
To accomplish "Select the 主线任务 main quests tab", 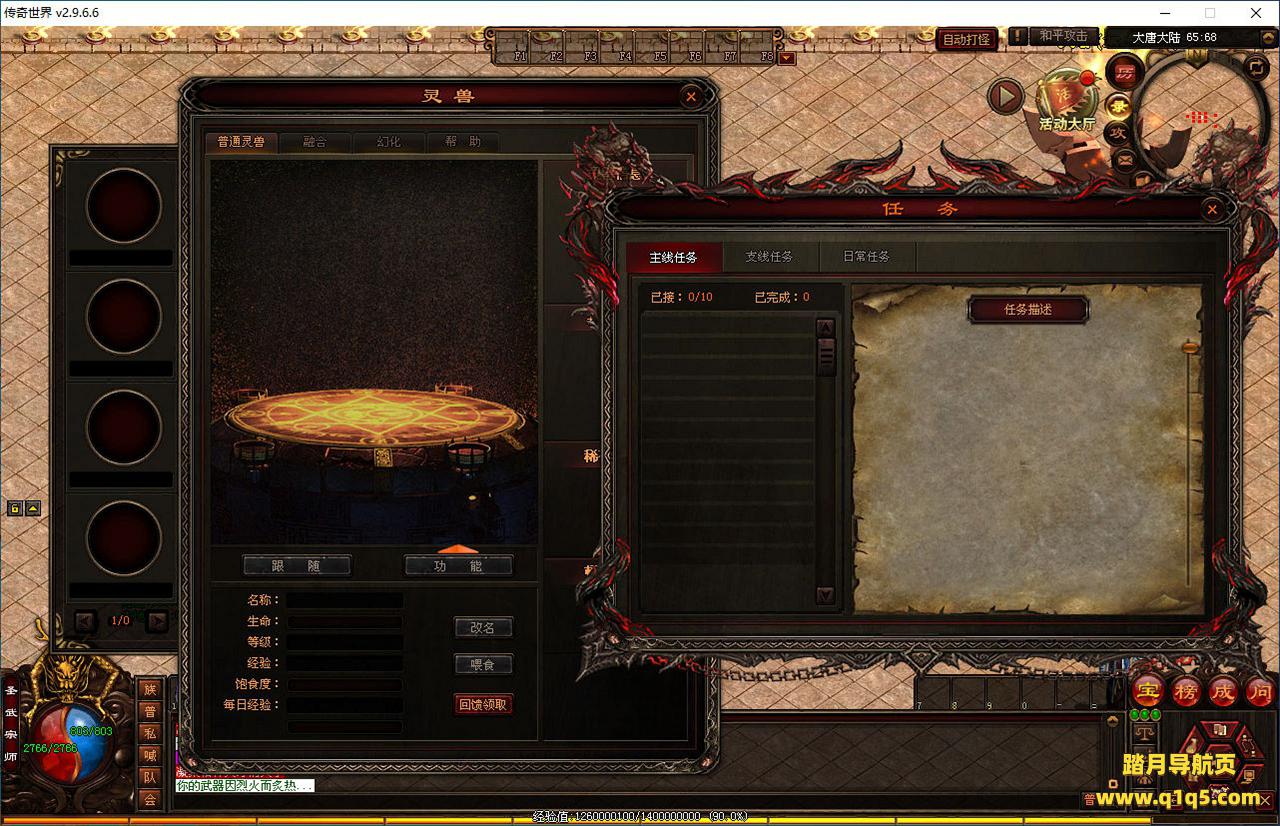I will [x=673, y=257].
